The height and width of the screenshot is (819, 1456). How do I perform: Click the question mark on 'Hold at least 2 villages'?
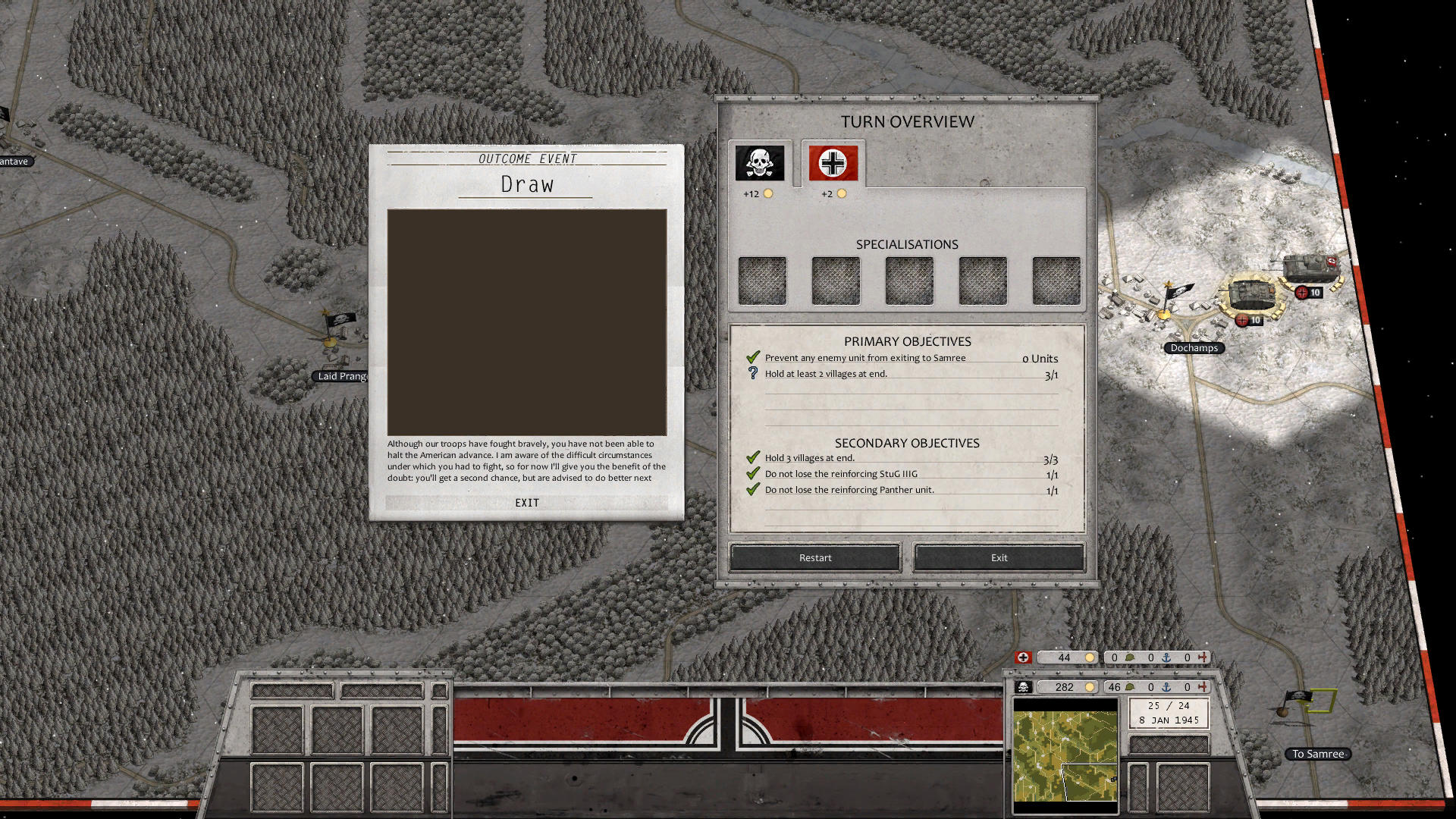click(752, 373)
